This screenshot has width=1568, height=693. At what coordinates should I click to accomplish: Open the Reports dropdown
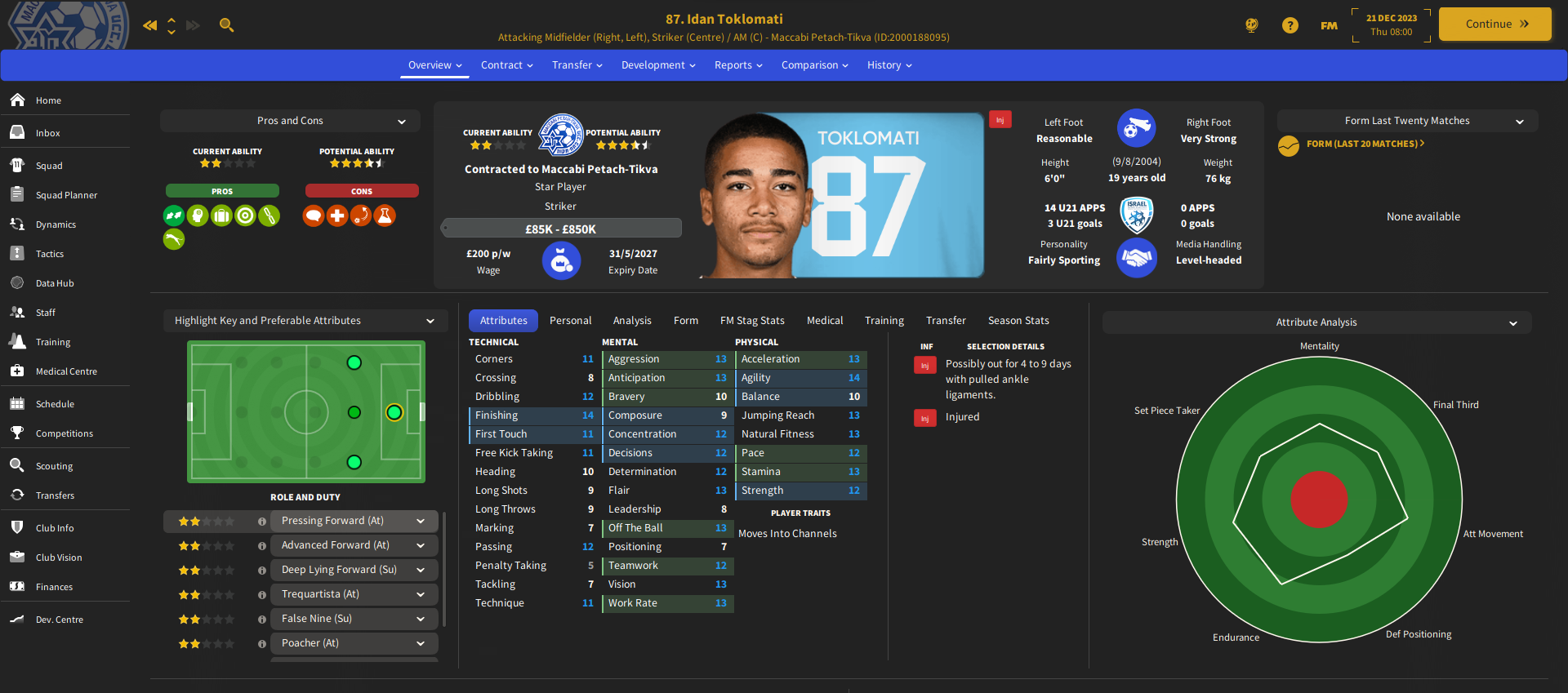pos(738,65)
